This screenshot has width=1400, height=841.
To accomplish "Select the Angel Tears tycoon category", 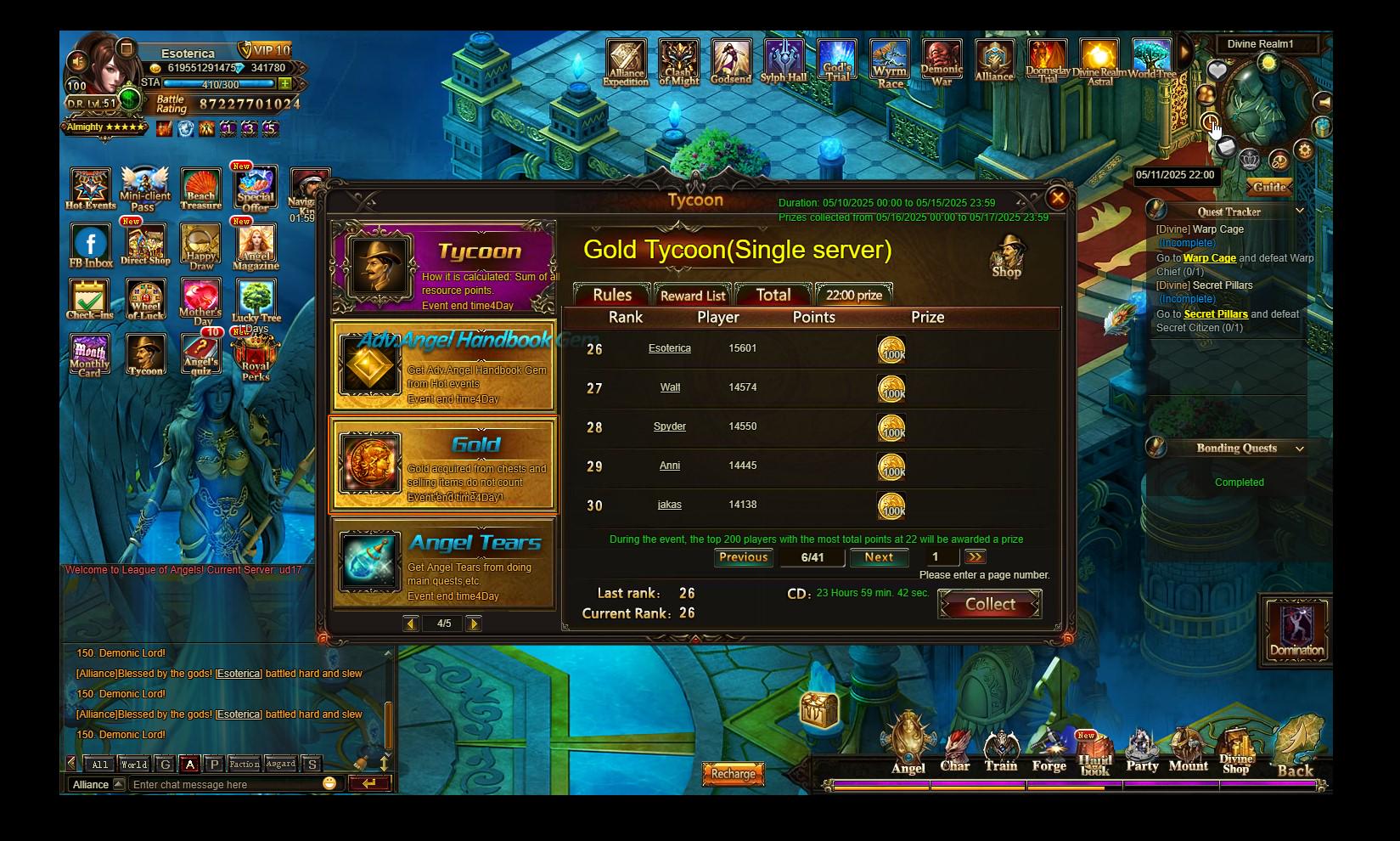I will tap(444, 563).
